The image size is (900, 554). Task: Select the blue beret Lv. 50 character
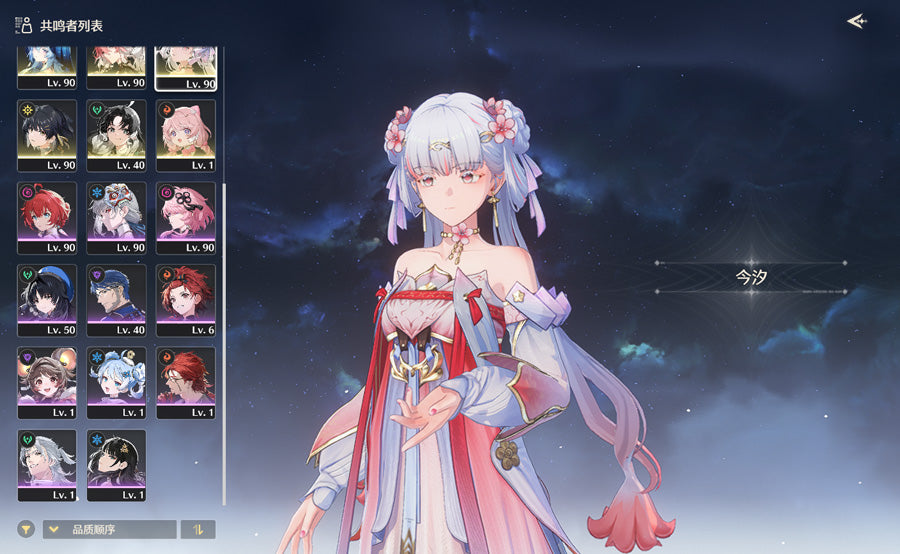(x=47, y=300)
